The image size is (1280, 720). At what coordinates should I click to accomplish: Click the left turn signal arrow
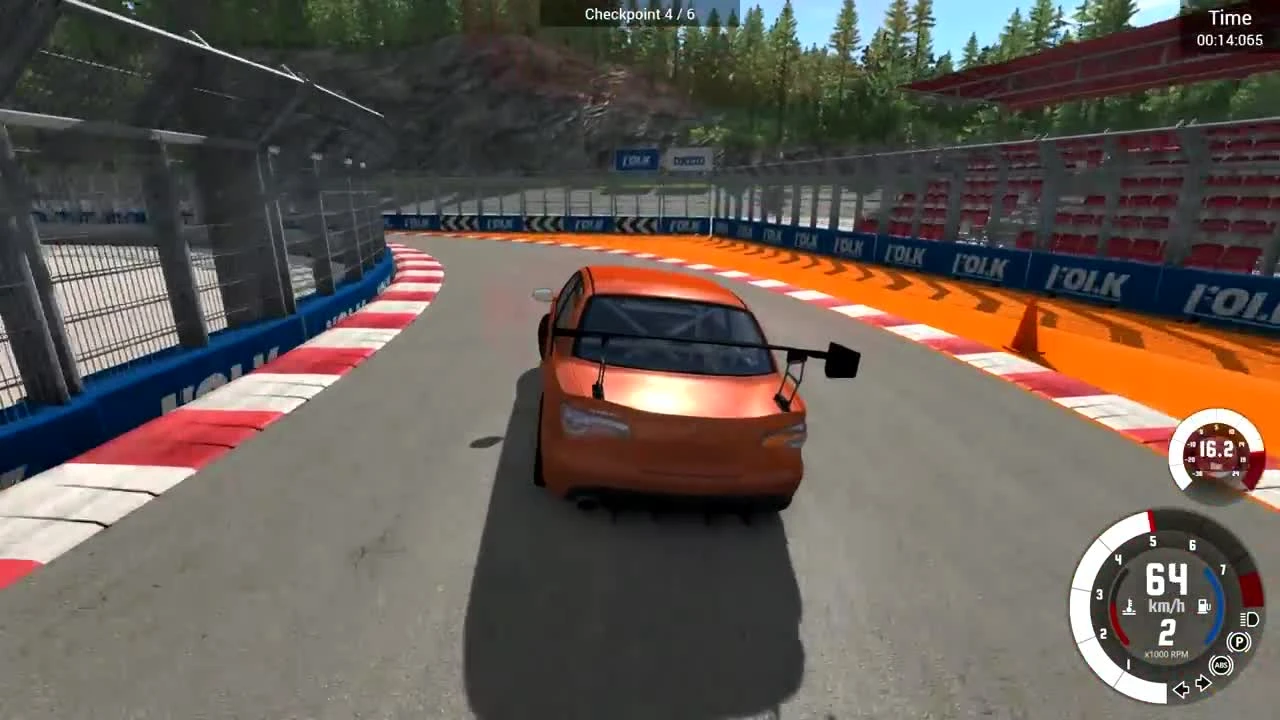(x=1182, y=688)
